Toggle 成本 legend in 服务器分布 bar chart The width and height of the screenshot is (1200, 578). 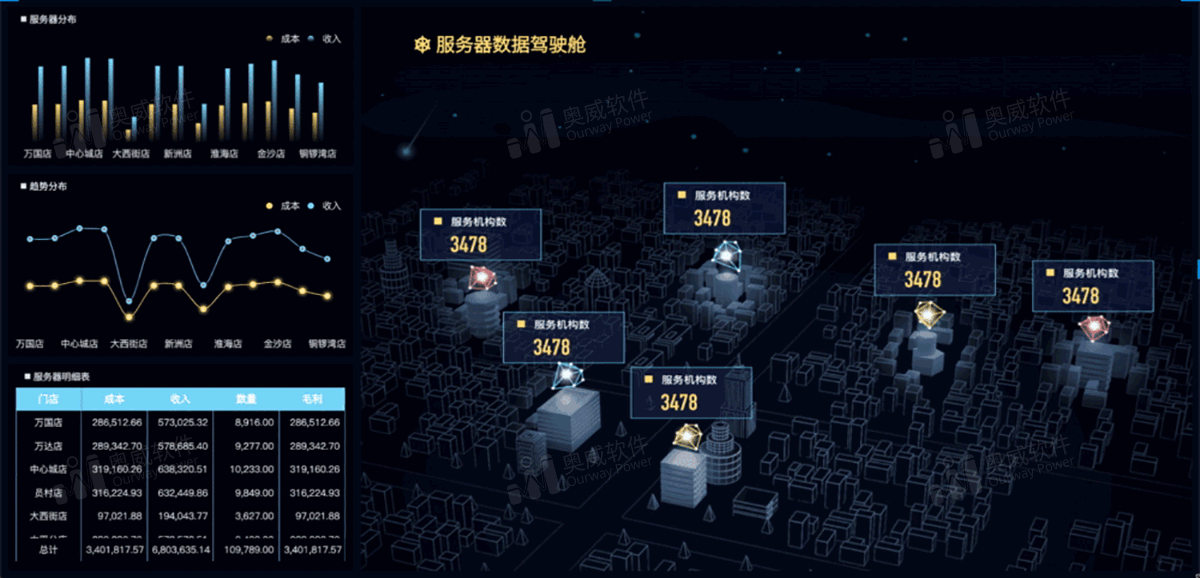[x=284, y=39]
